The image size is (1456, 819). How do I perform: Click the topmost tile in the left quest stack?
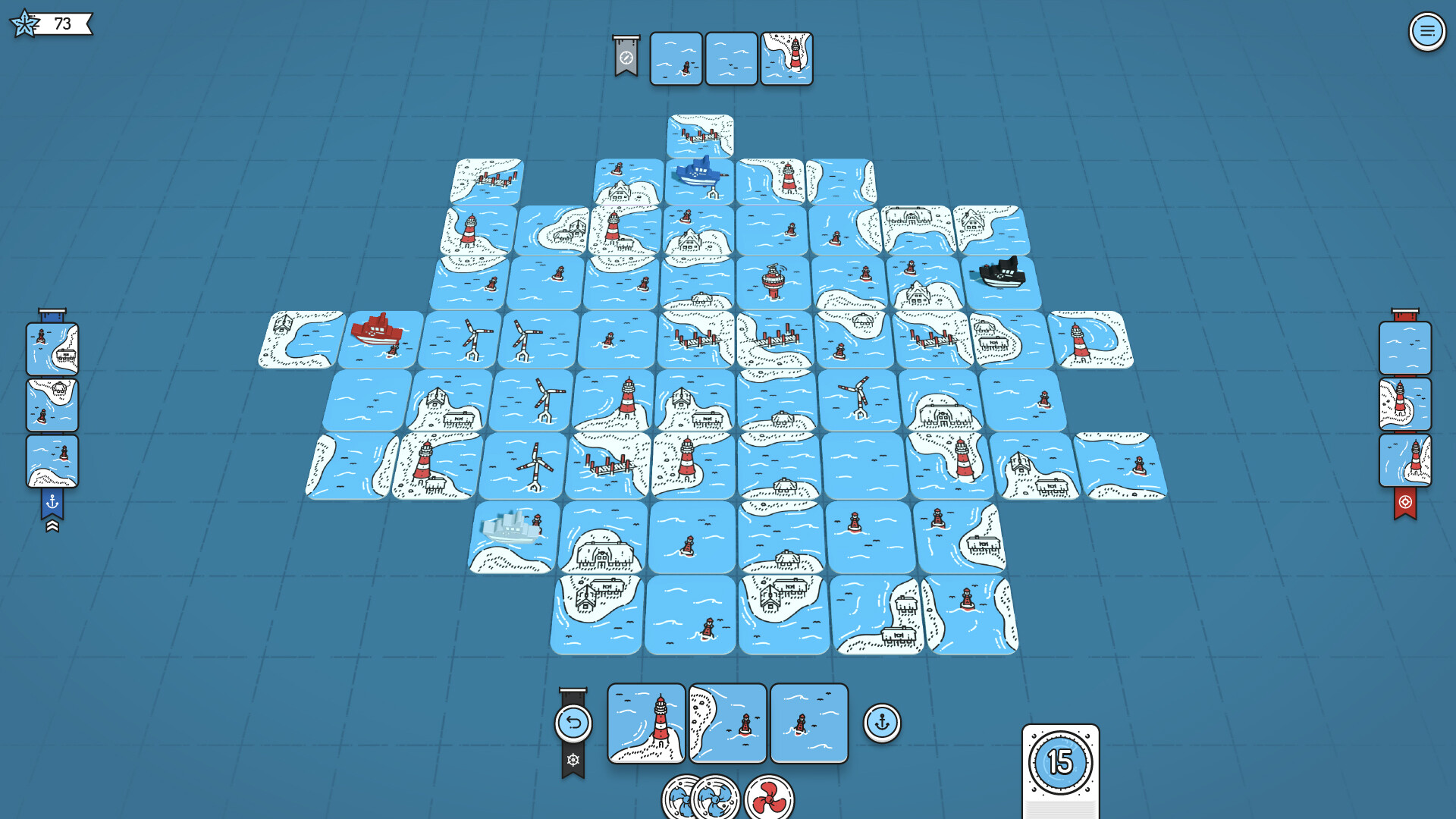[x=52, y=350]
